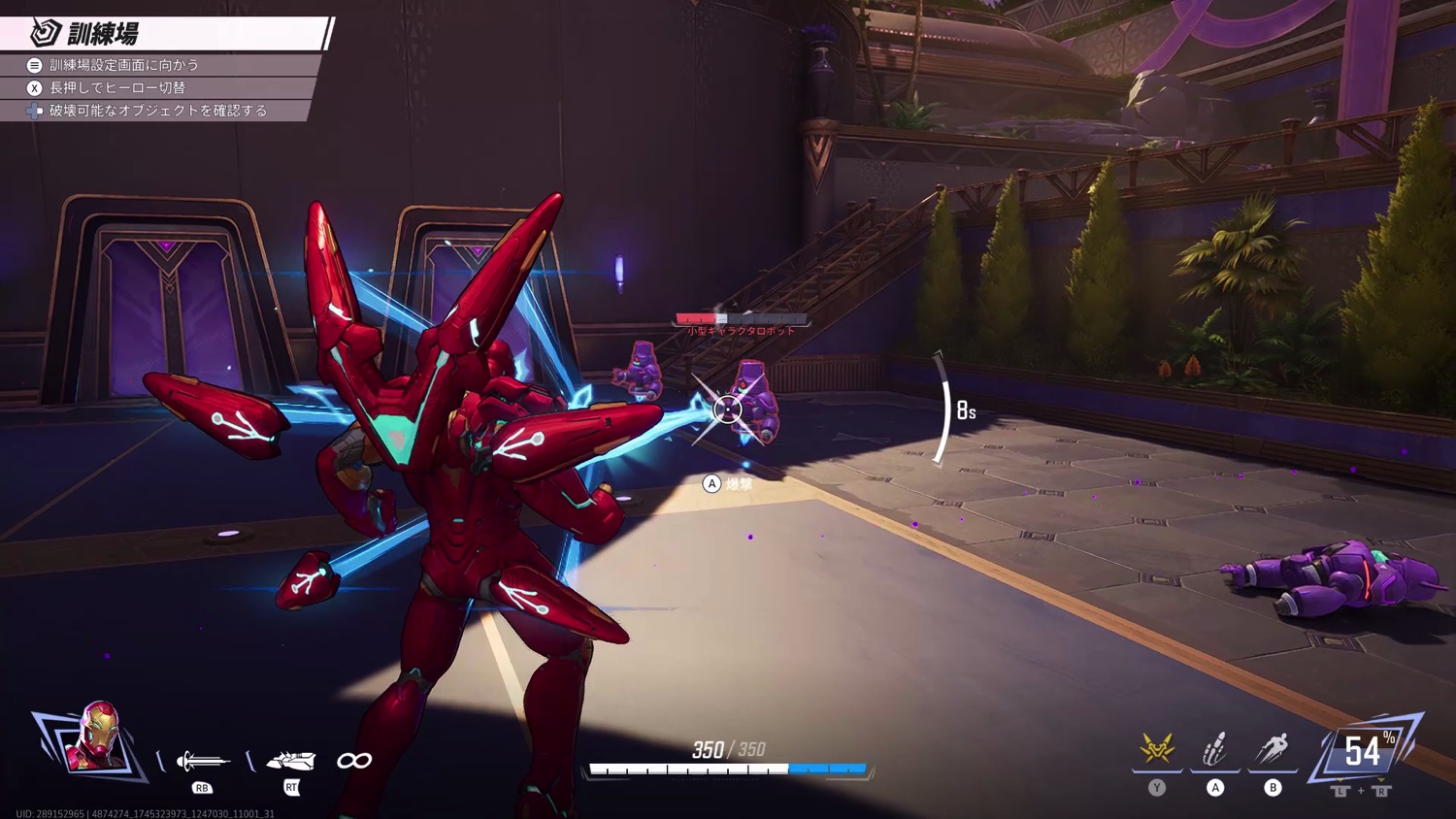Open the 訓練場設定画面に向かう entry
Viewport: 1456px width, 819px height.
(123, 65)
